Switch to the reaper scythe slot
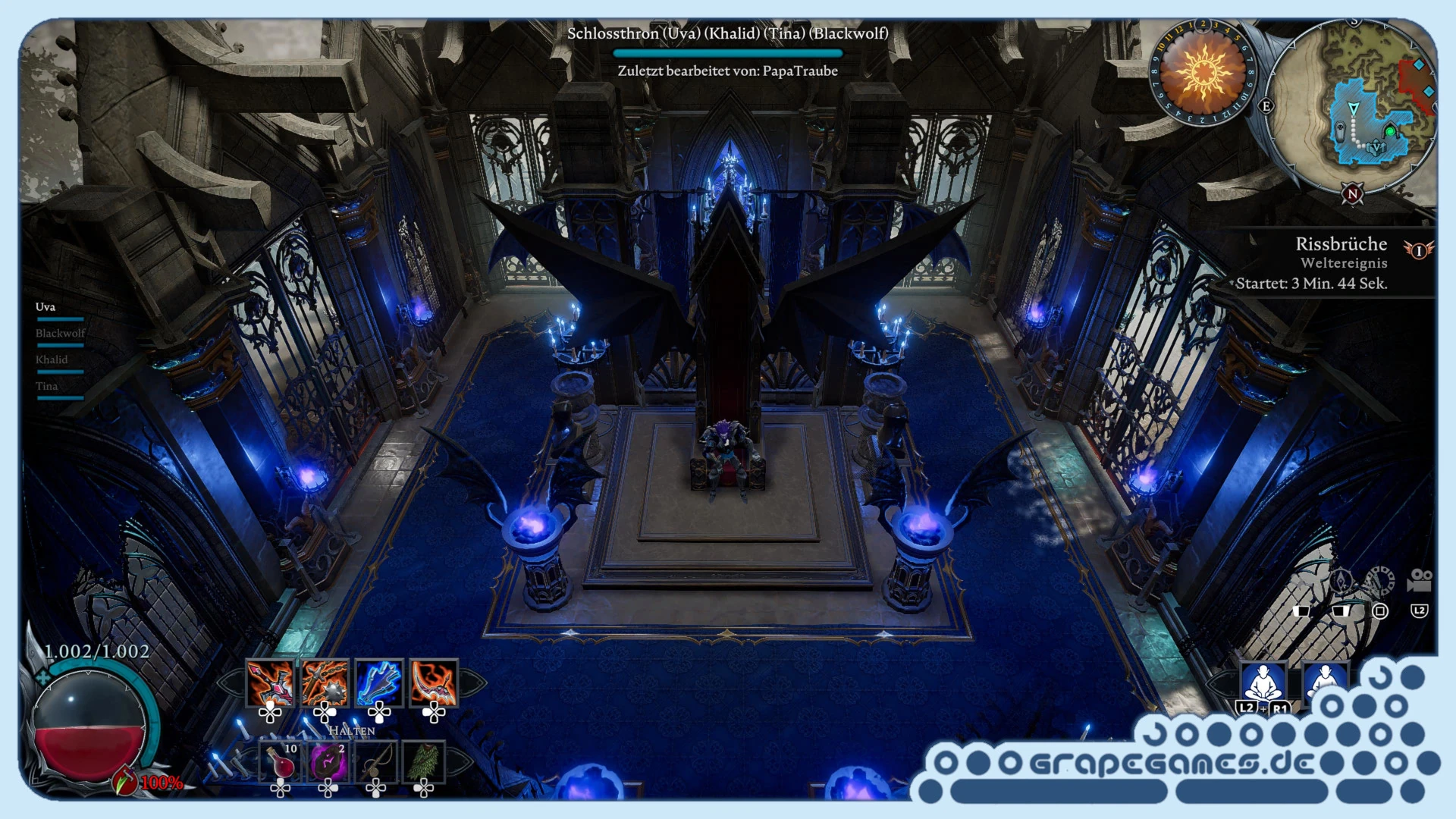 [x=434, y=682]
